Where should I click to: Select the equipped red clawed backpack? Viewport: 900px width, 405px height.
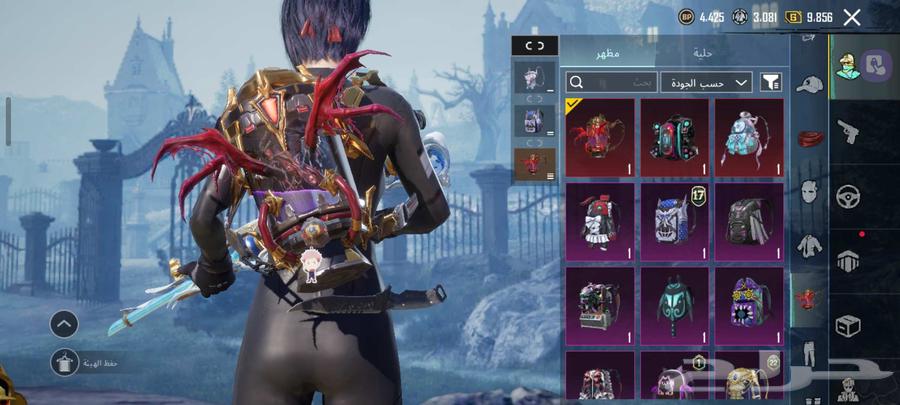point(600,137)
